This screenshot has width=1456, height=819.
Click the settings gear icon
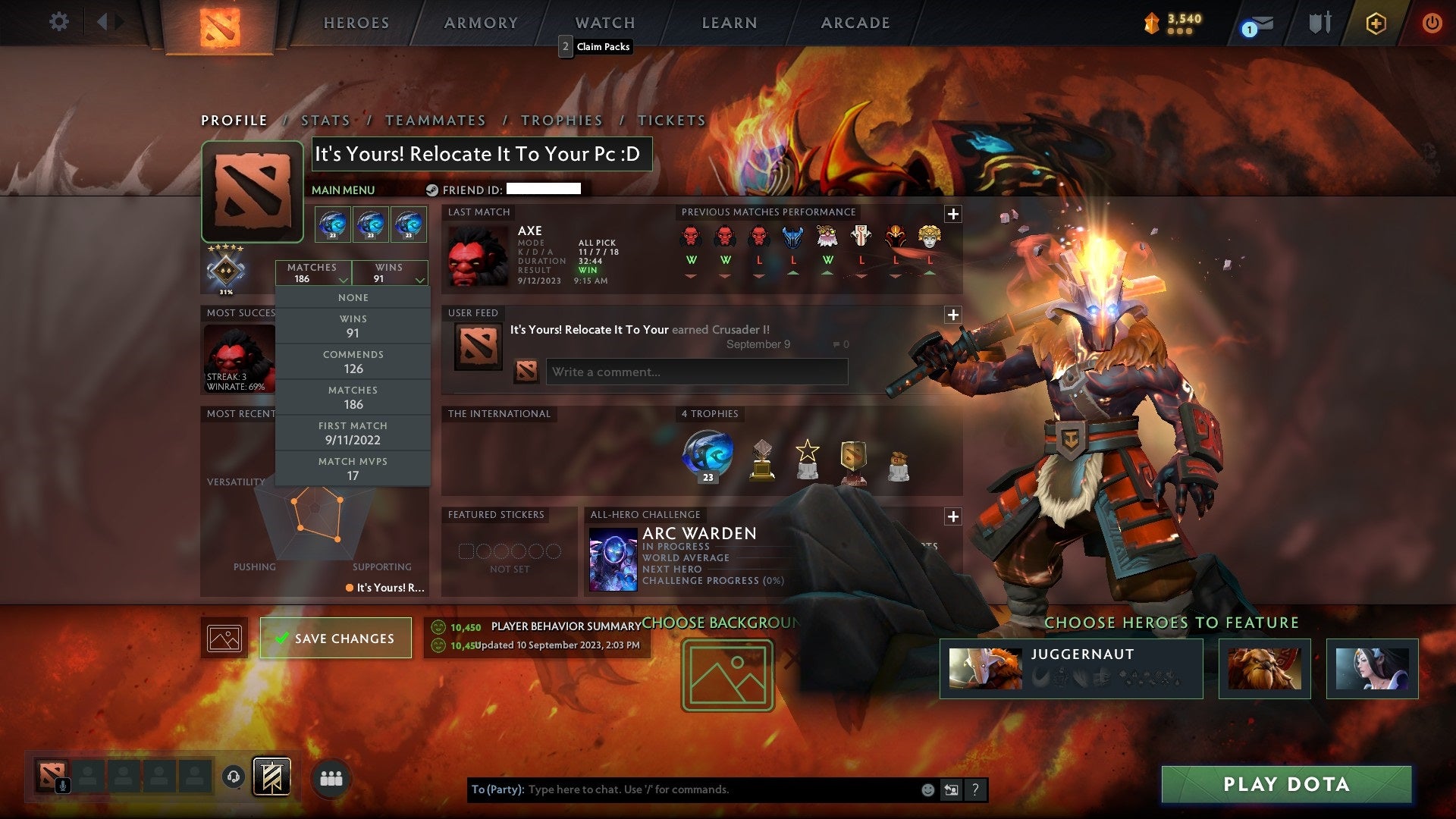59,23
